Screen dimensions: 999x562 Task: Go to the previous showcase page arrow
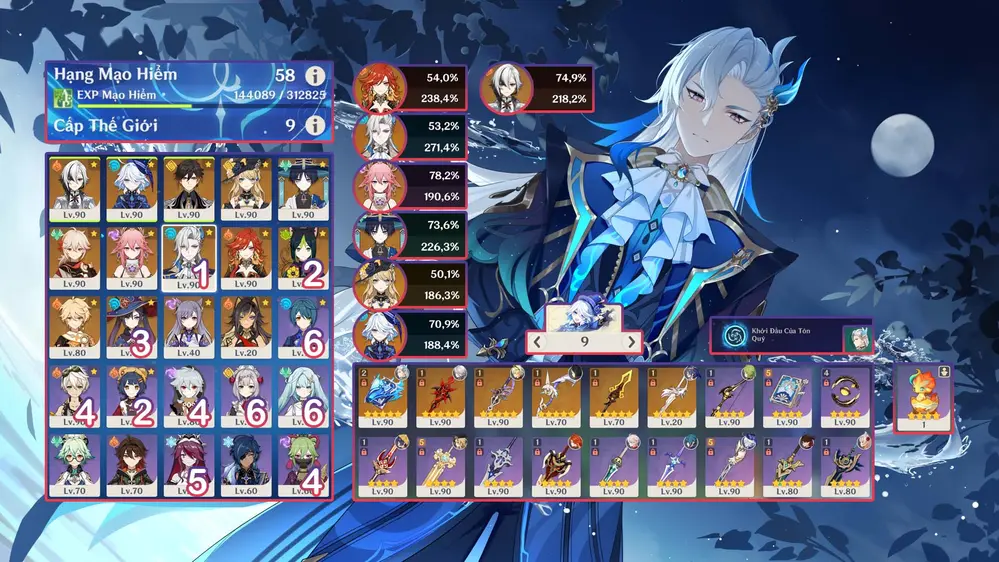(x=537, y=342)
